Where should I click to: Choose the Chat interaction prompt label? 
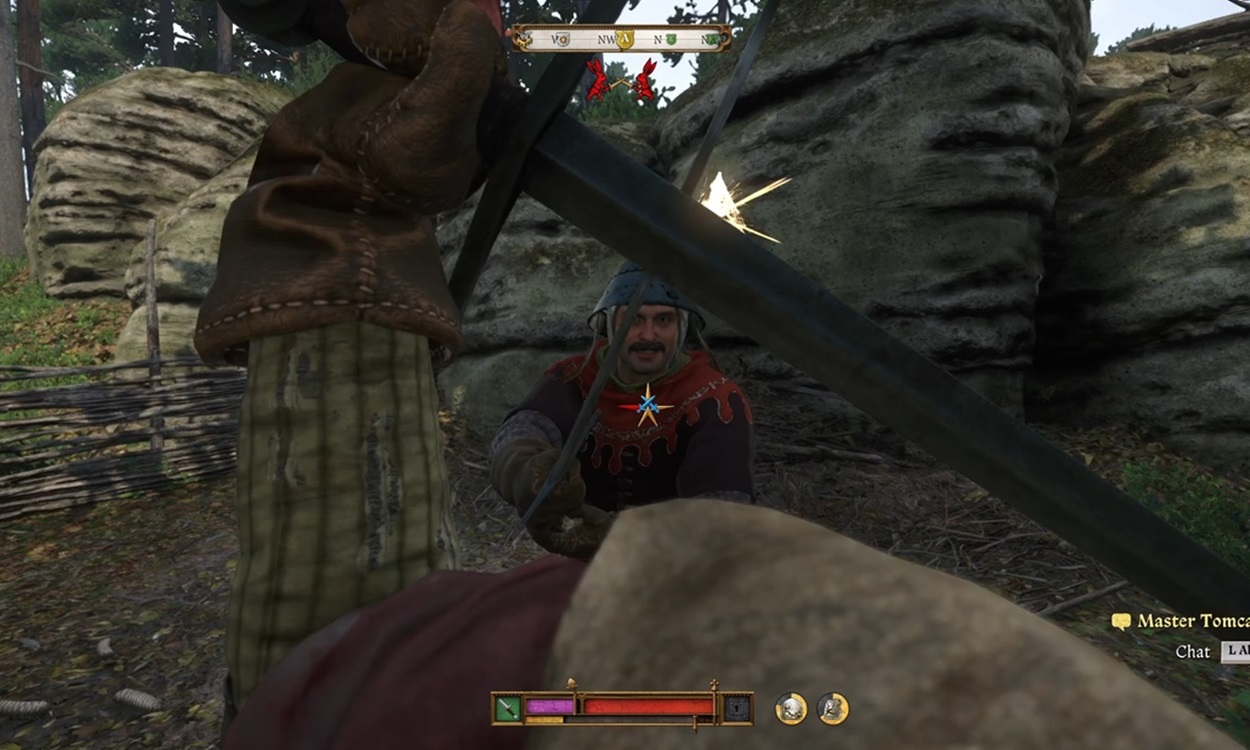pos(1192,651)
